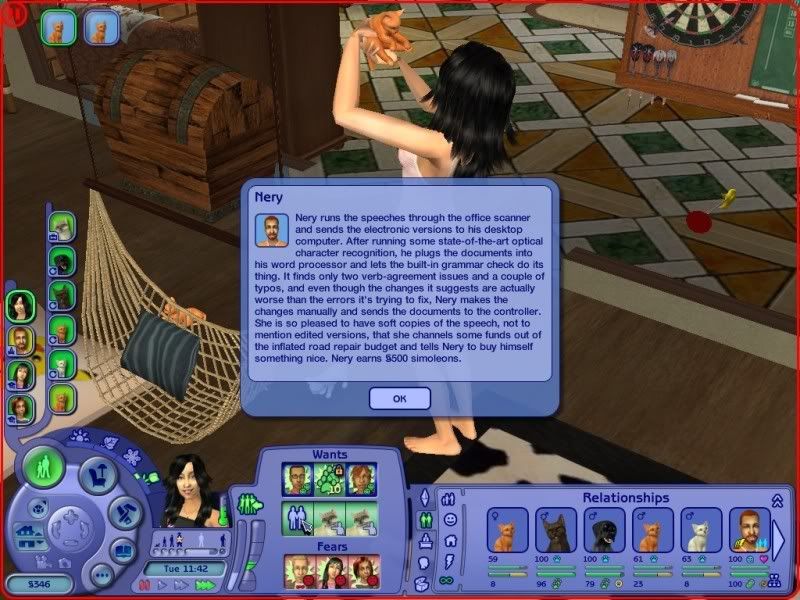Select the bearded man's sidebar portrait

coord(20,340)
